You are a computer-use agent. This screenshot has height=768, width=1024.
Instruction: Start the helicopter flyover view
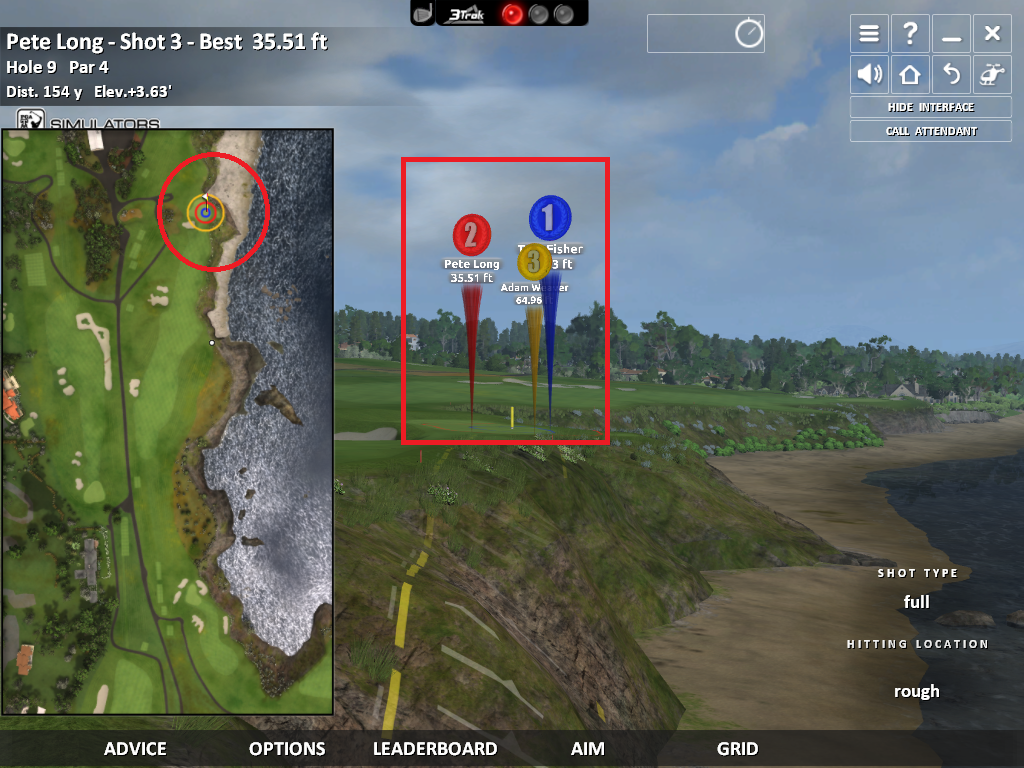[x=992, y=74]
